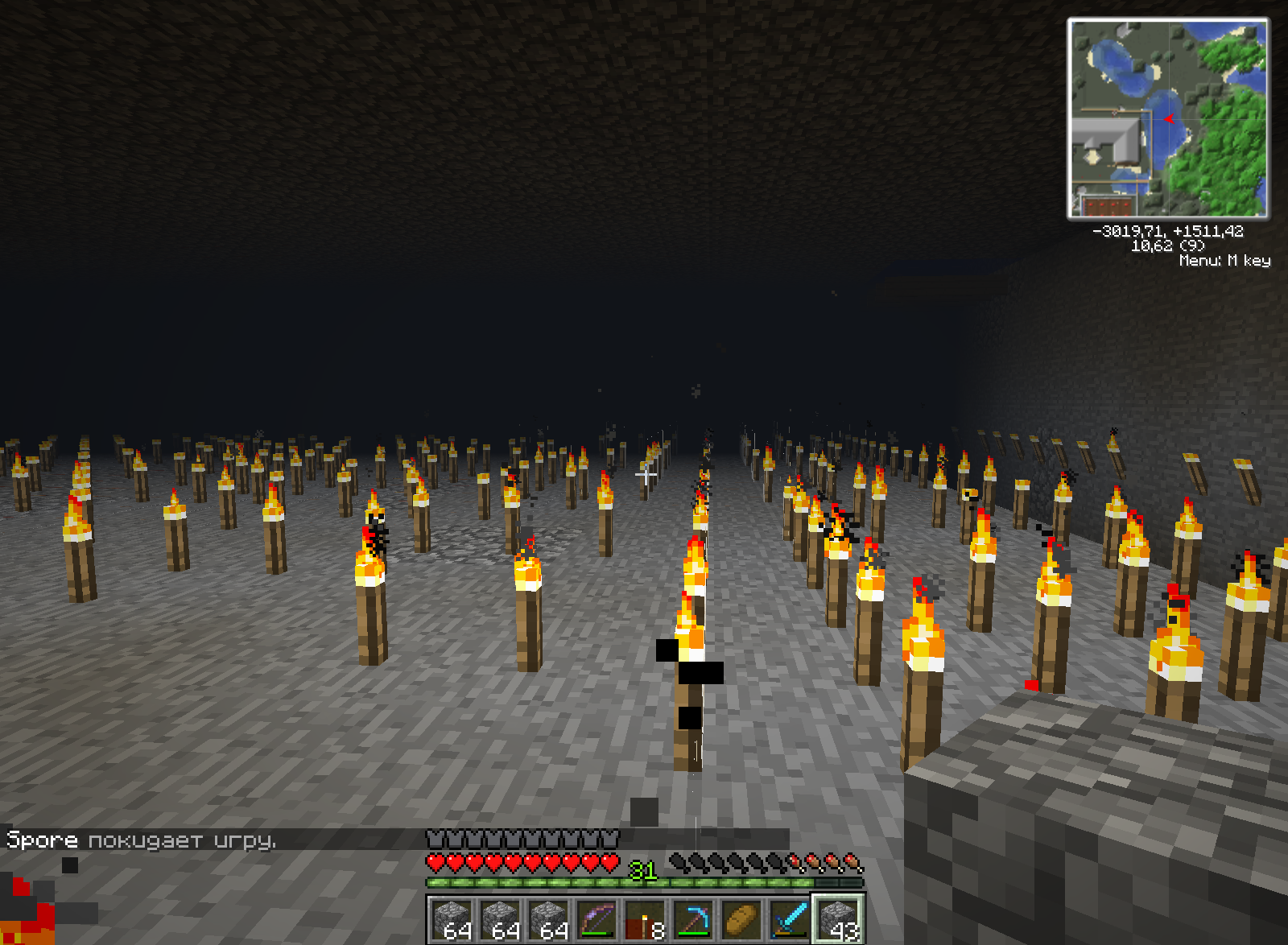Select the bread slot in the hotbar

741,918
